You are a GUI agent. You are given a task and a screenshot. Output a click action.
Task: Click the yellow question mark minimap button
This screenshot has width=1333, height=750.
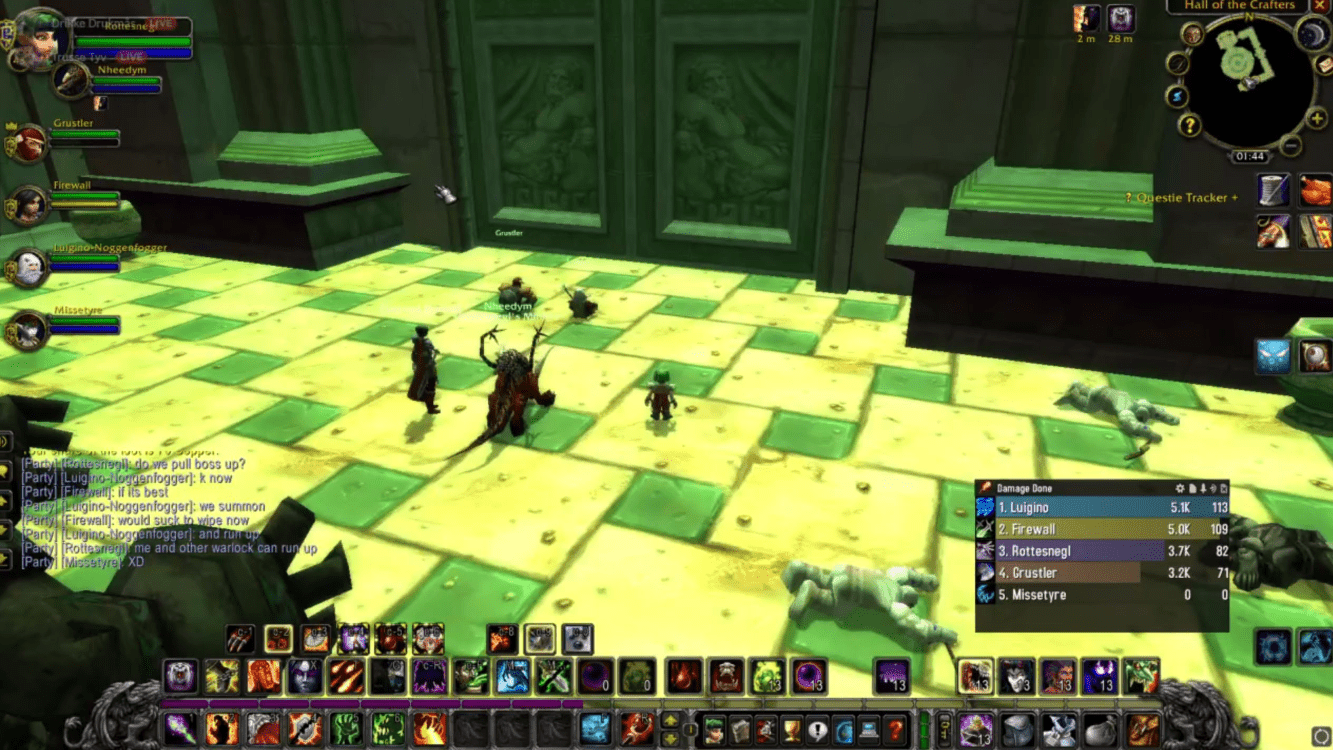click(x=1189, y=125)
